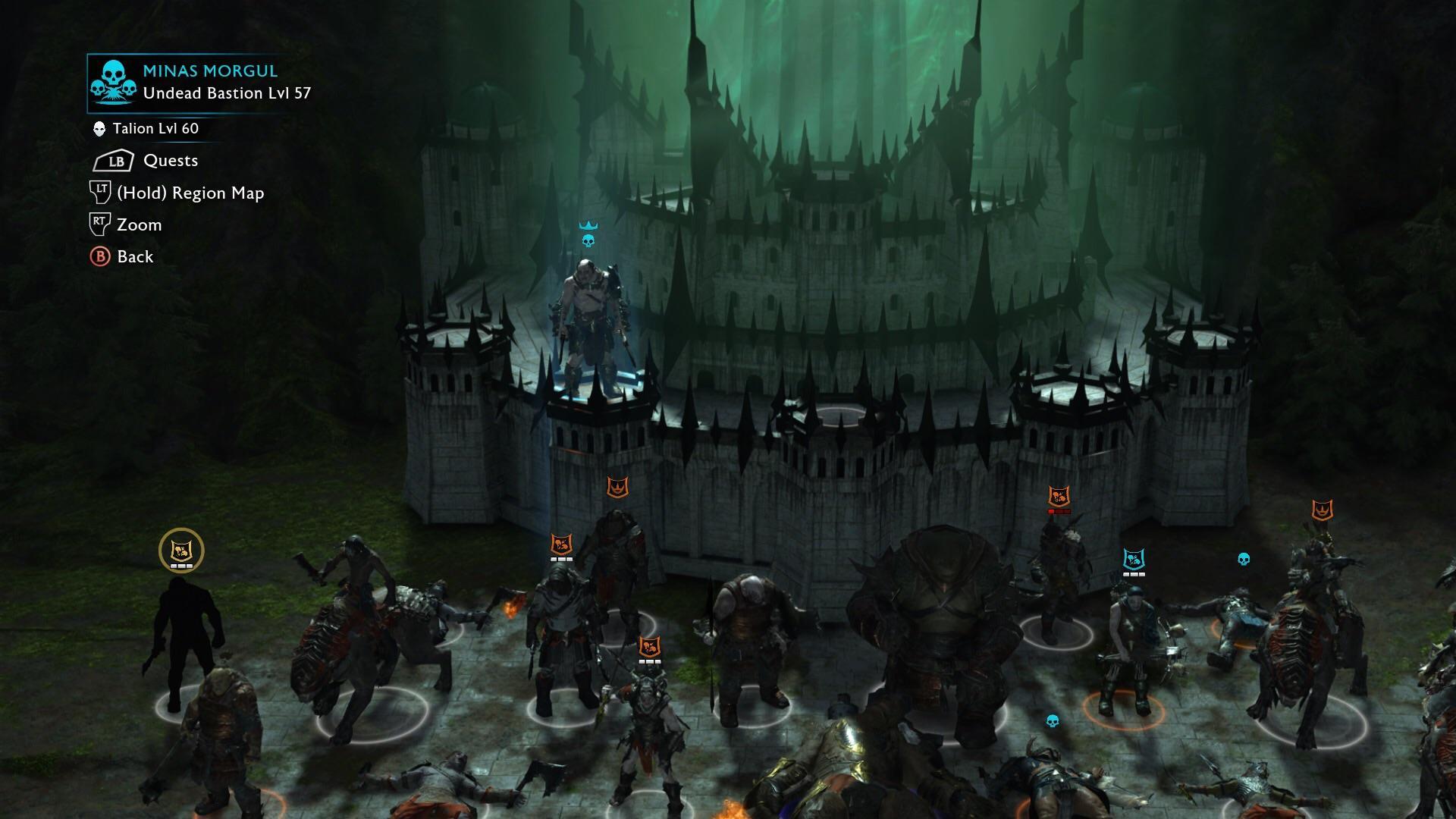Click the Undead Bastion Lvl 57 label
Image resolution: width=1456 pixels, height=819 pixels.
click(x=227, y=94)
